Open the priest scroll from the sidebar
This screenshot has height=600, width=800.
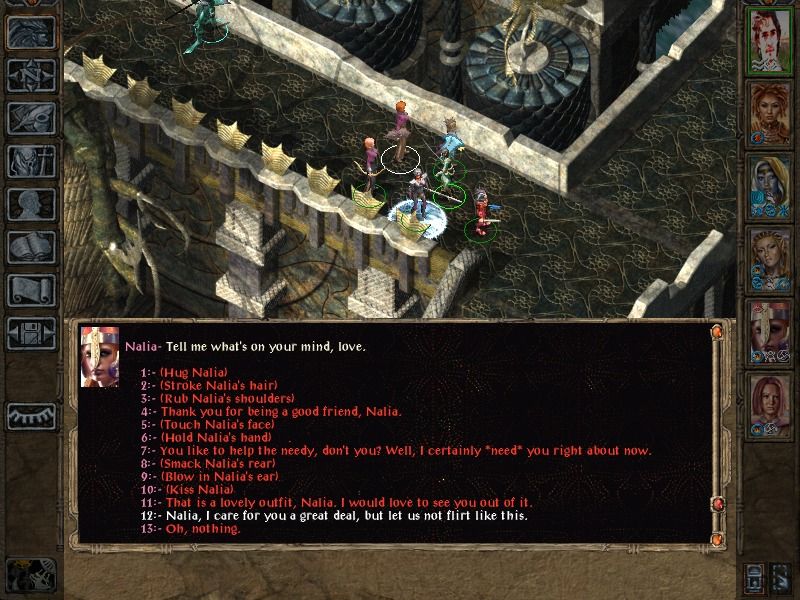click(31, 290)
